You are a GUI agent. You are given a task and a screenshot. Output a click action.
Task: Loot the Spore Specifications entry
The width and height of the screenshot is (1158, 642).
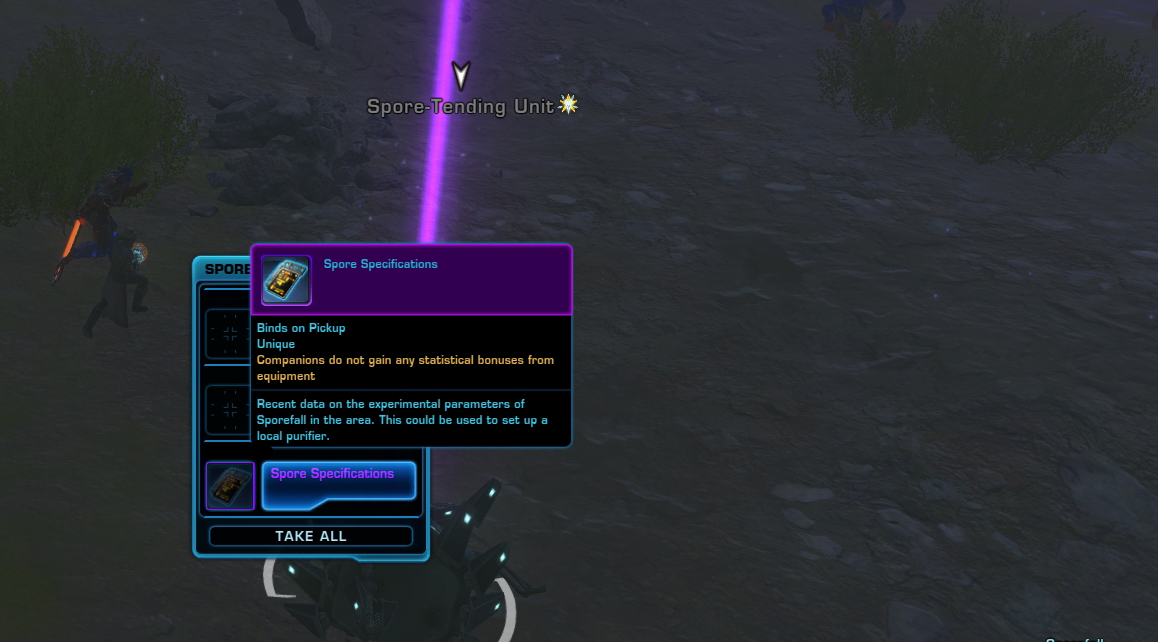click(x=338, y=484)
